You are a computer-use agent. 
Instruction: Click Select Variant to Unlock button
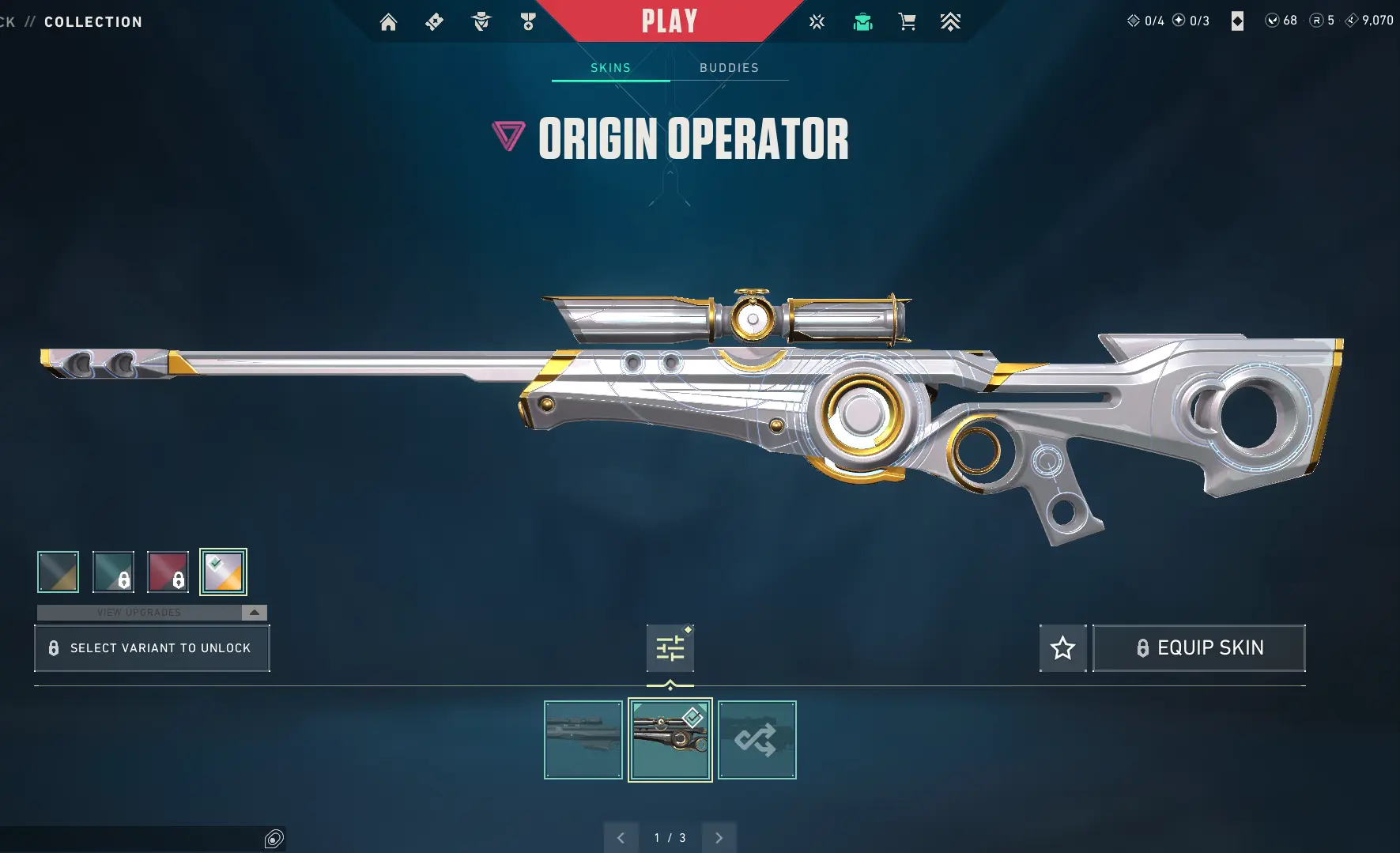point(152,648)
